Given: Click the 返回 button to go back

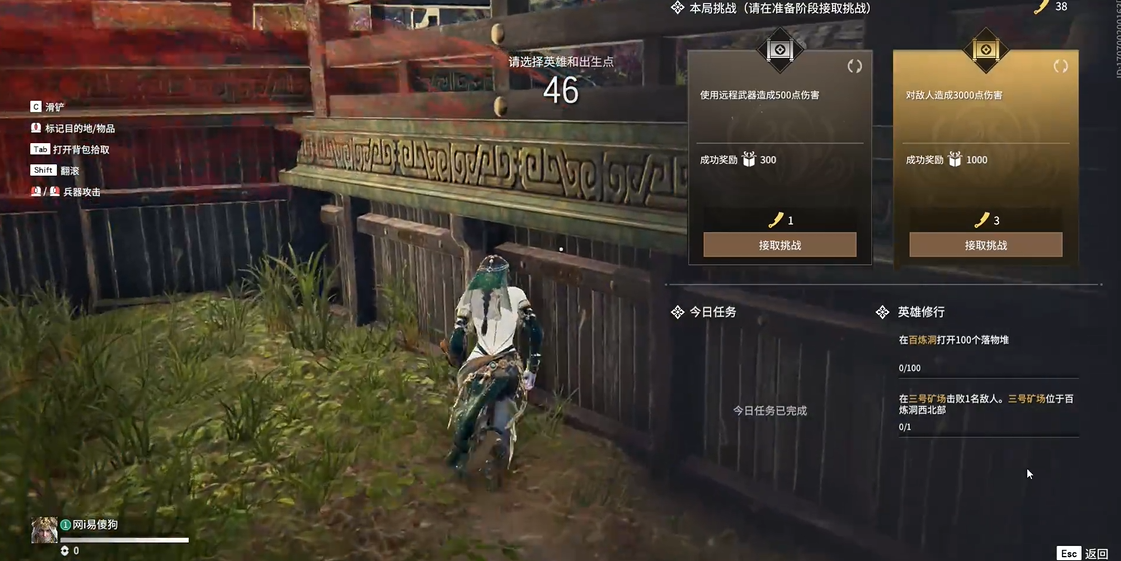Looking at the screenshot, I should click(x=1084, y=553).
